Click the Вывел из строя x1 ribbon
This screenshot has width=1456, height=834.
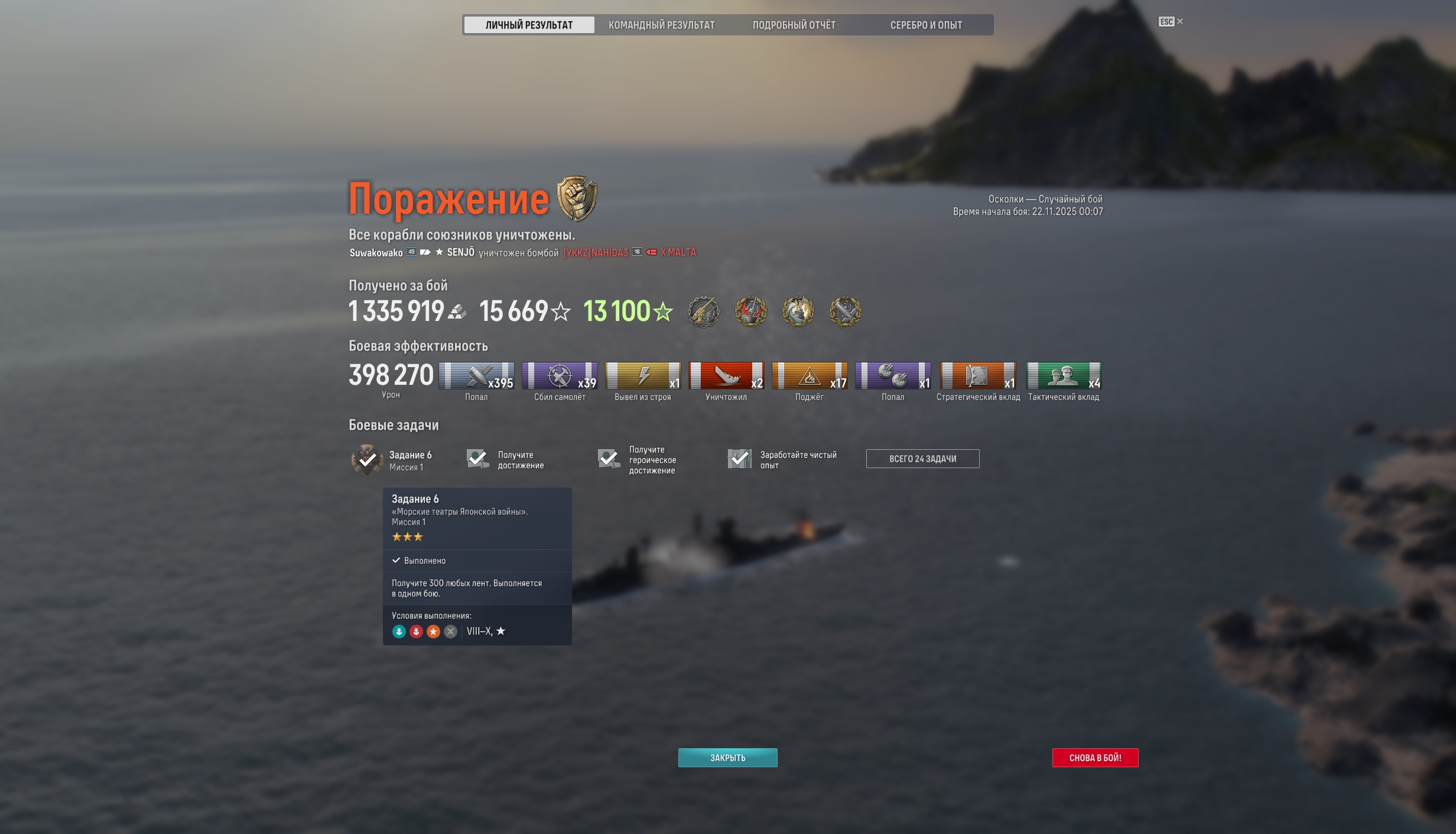point(643,376)
